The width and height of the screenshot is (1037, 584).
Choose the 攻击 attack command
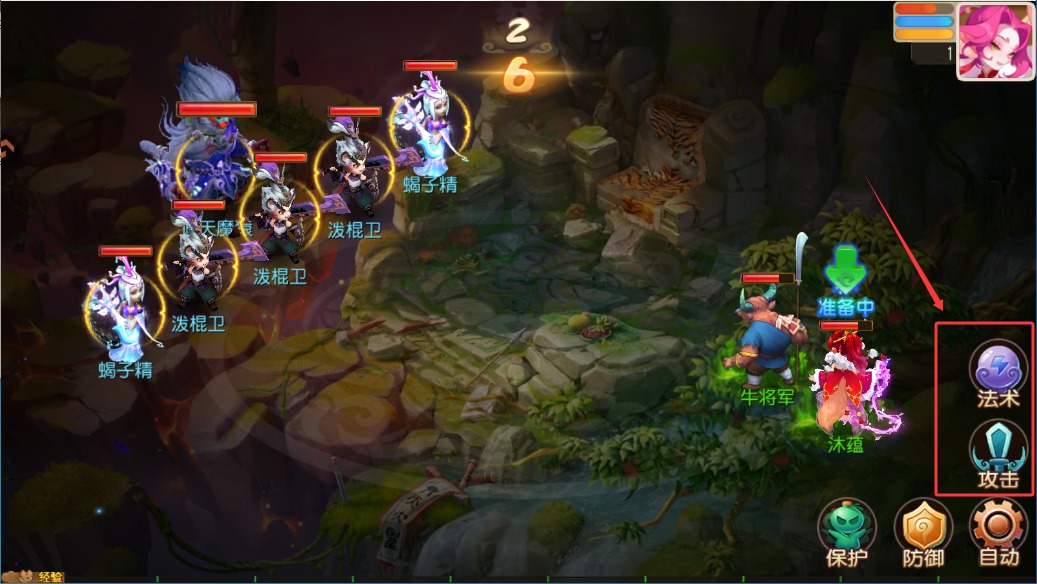[998, 452]
